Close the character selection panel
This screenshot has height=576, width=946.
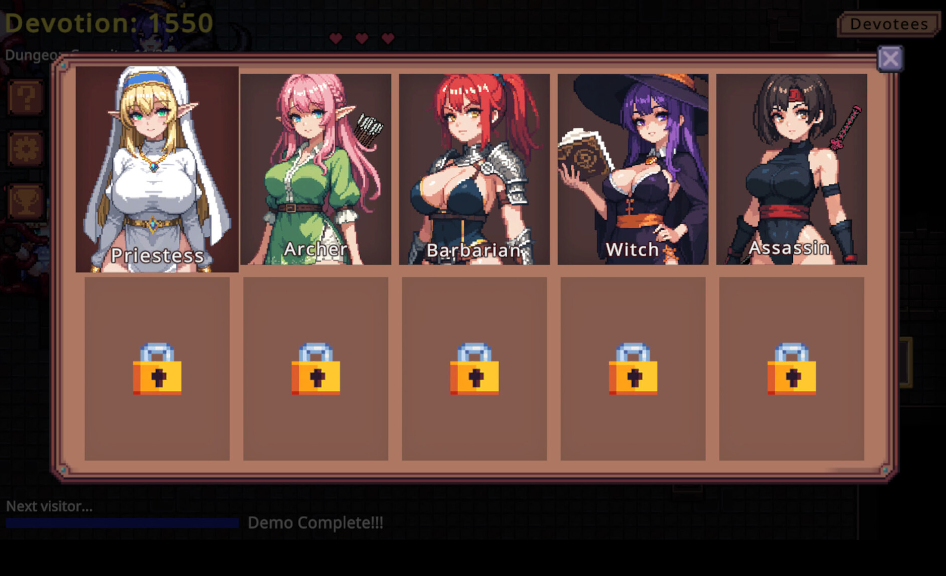click(890, 59)
